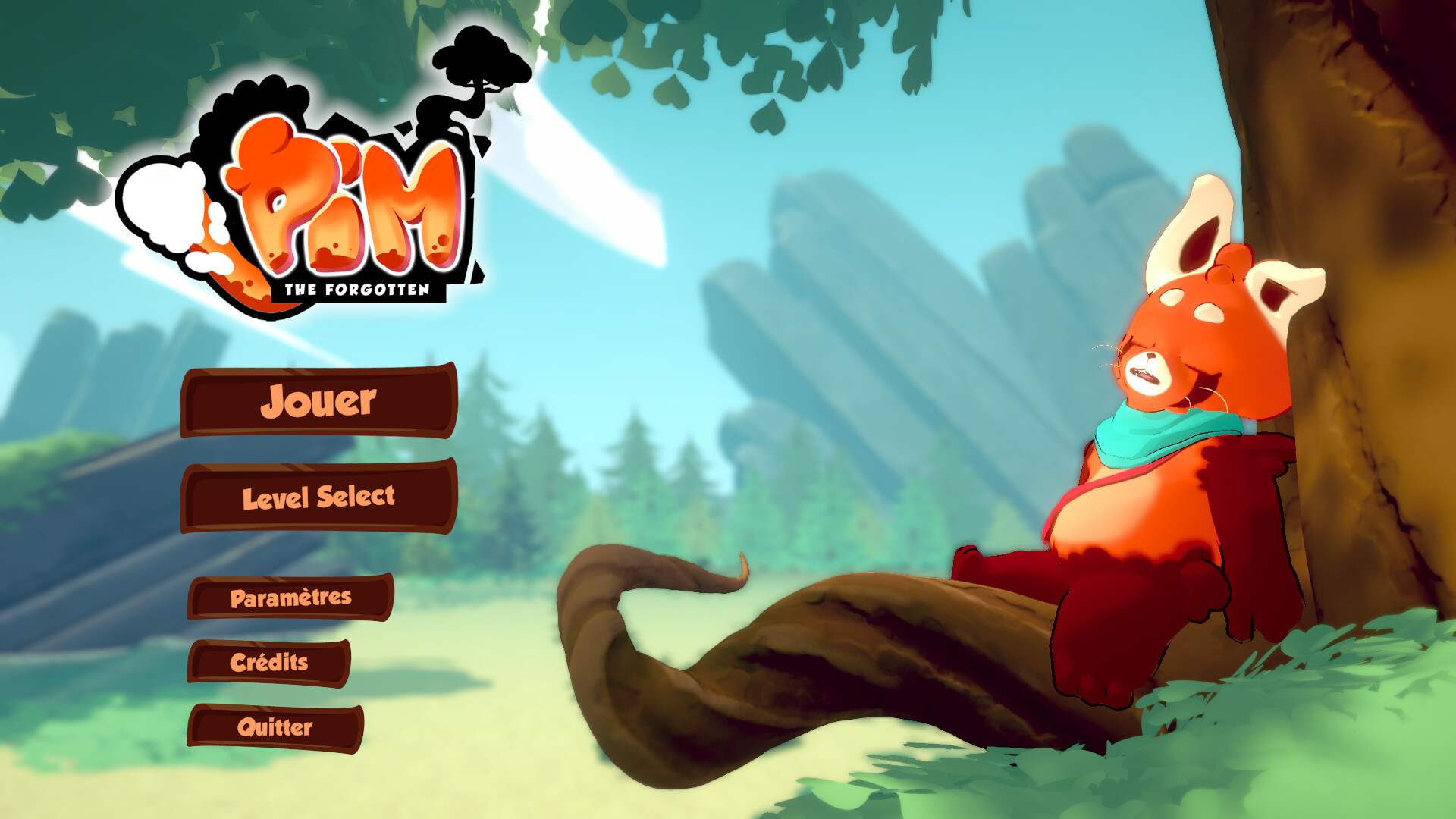Open the Paramètres settings menu
1456x819 pixels.
coord(292,598)
